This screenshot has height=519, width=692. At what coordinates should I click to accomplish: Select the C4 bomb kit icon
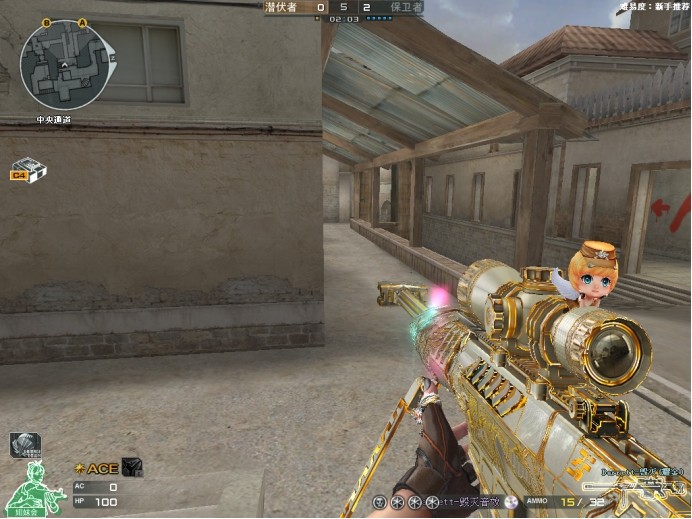coord(29,170)
